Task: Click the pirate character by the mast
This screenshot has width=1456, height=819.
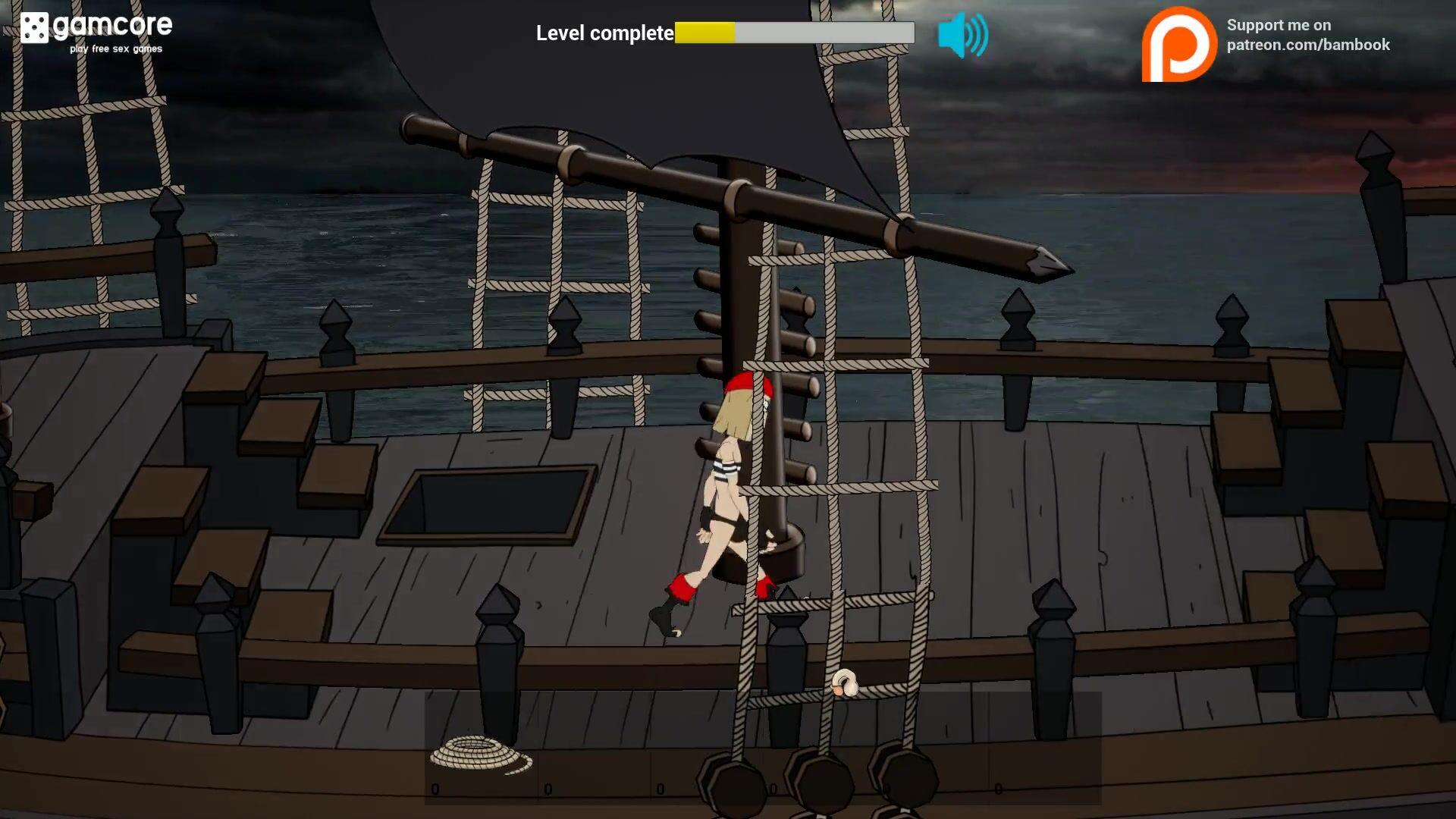Action: [x=732, y=493]
